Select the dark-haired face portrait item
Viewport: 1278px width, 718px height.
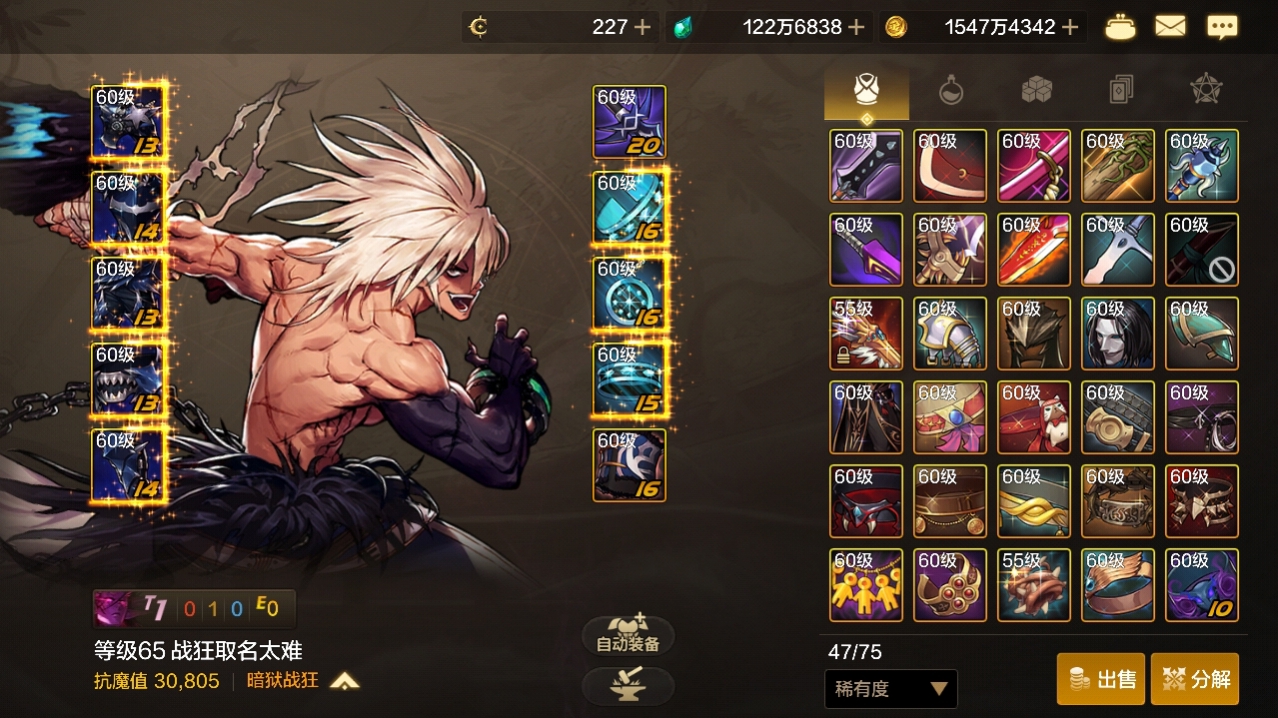pyautogui.click(x=1118, y=334)
